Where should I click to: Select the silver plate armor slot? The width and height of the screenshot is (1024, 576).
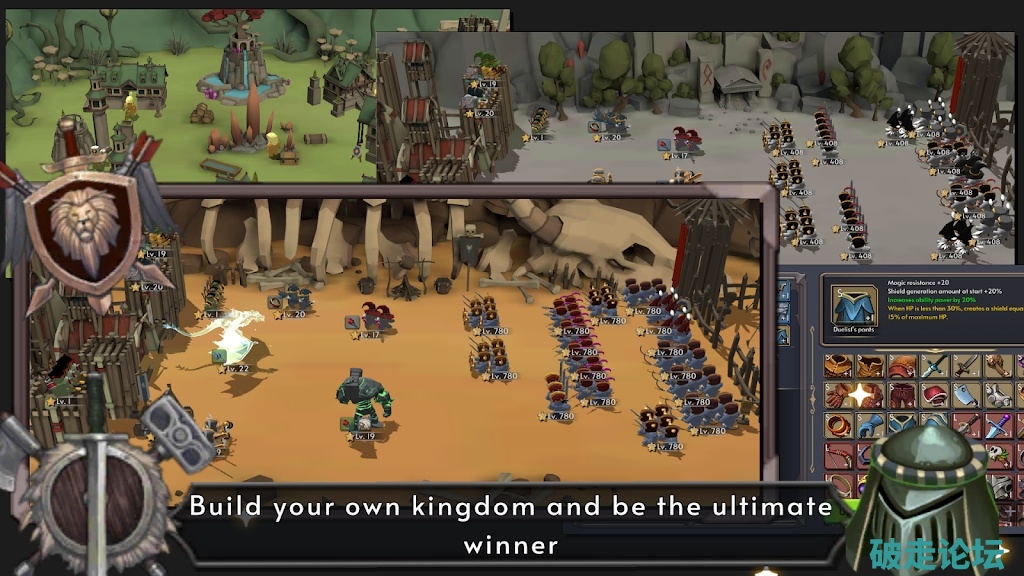coord(998,395)
